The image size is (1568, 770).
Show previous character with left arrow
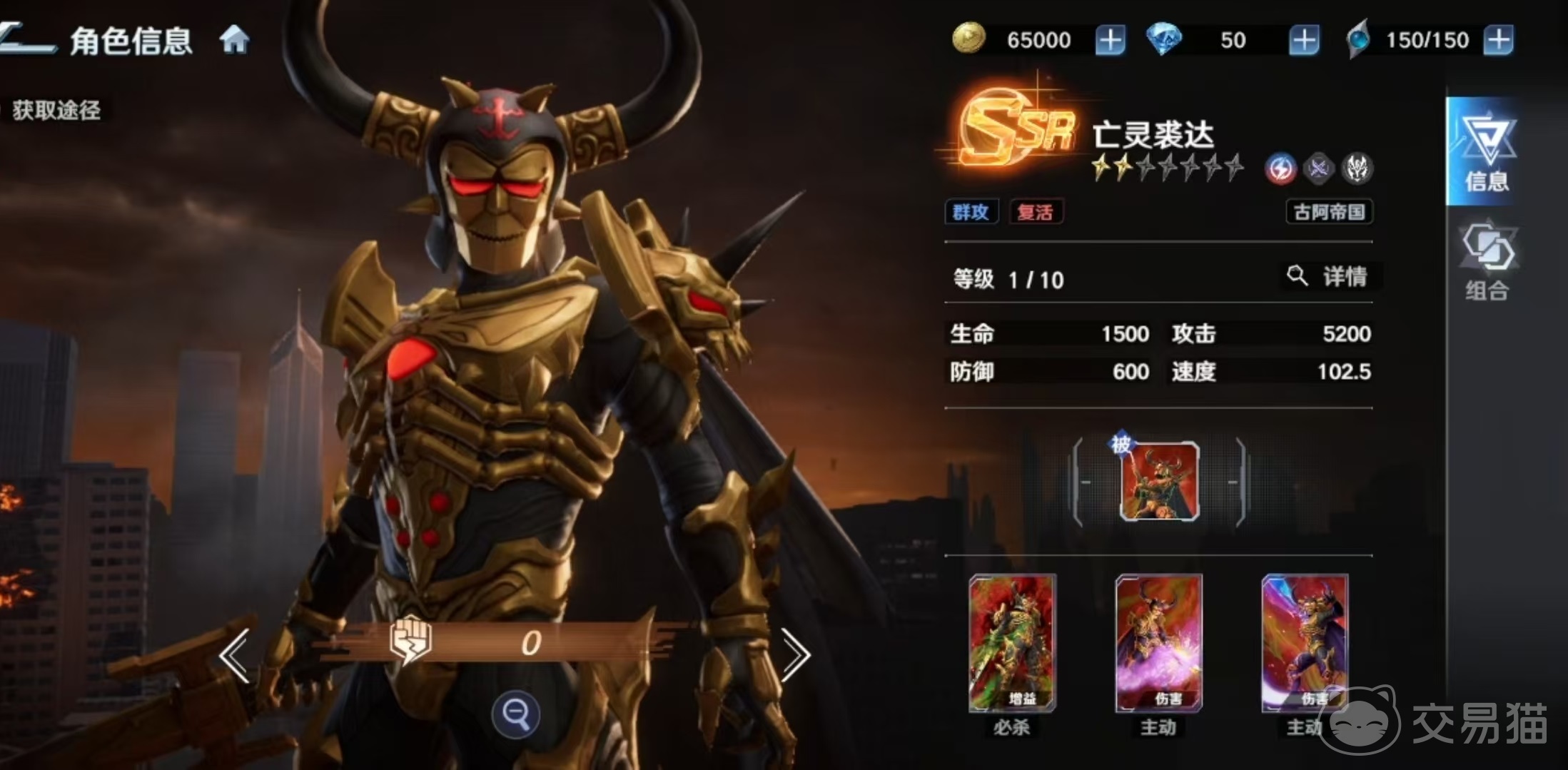[234, 655]
